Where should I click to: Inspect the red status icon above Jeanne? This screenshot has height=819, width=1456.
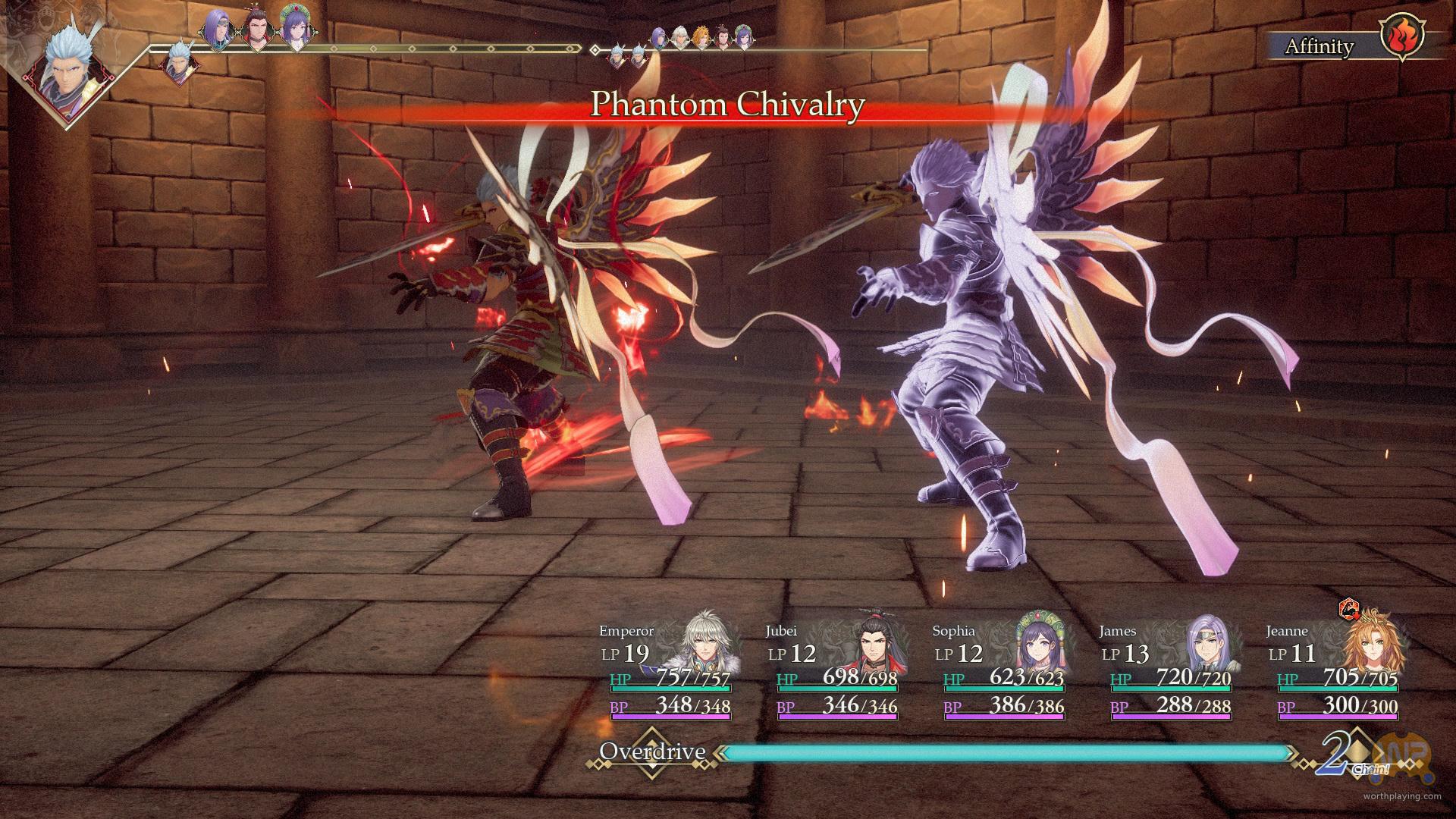(x=1348, y=608)
